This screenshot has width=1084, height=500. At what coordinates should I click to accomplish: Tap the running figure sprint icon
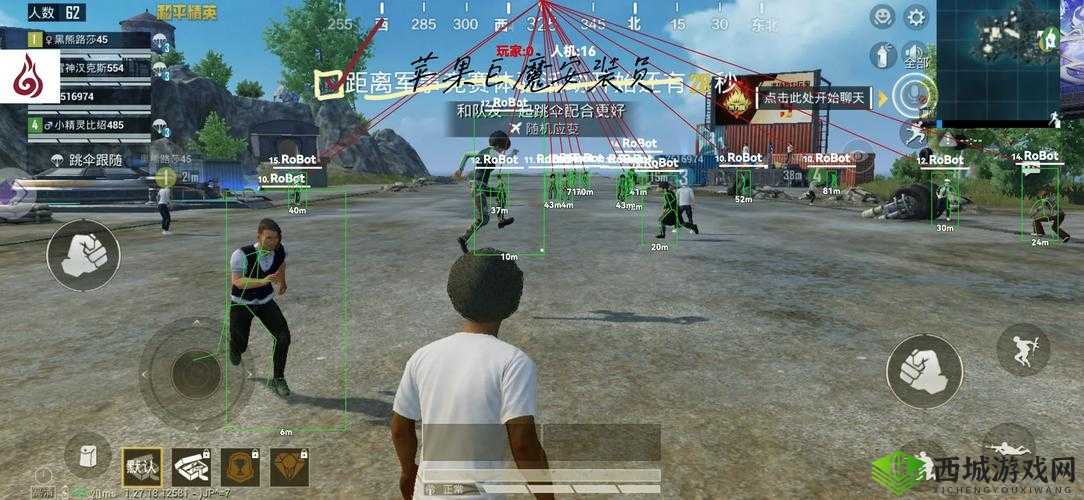915,132
